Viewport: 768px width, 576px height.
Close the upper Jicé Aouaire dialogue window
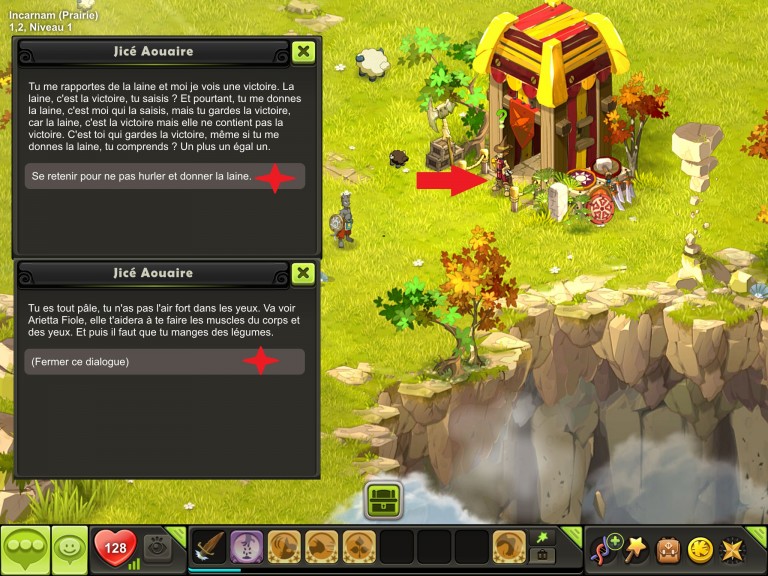pyautogui.click(x=303, y=52)
